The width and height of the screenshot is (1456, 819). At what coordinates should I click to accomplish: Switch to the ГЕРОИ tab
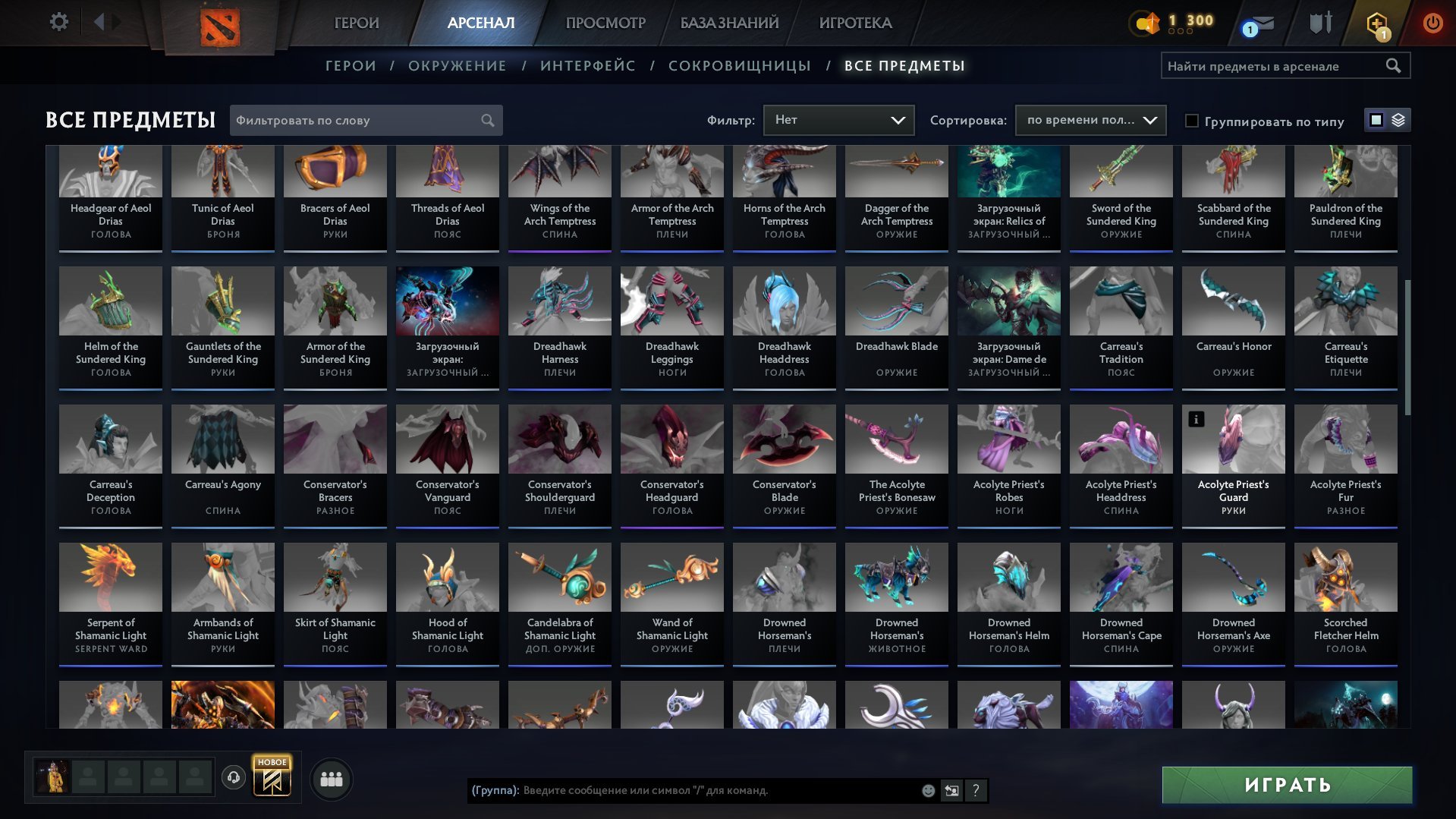356,23
